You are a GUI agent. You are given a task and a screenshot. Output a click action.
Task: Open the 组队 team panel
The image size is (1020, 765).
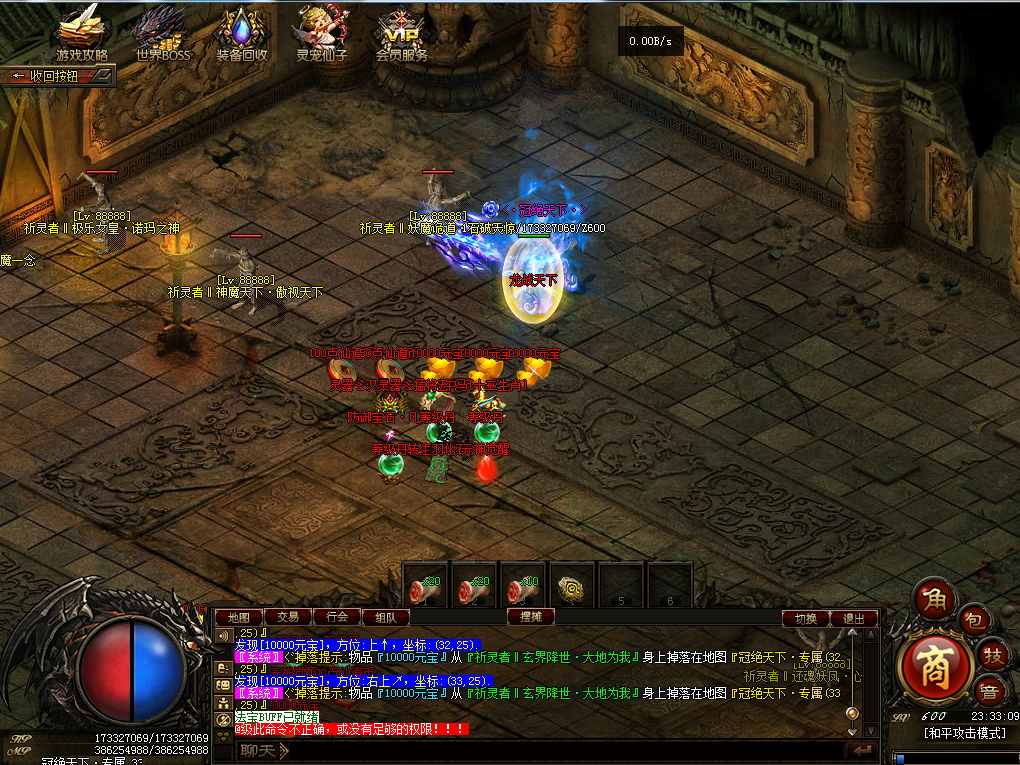click(385, 618)
